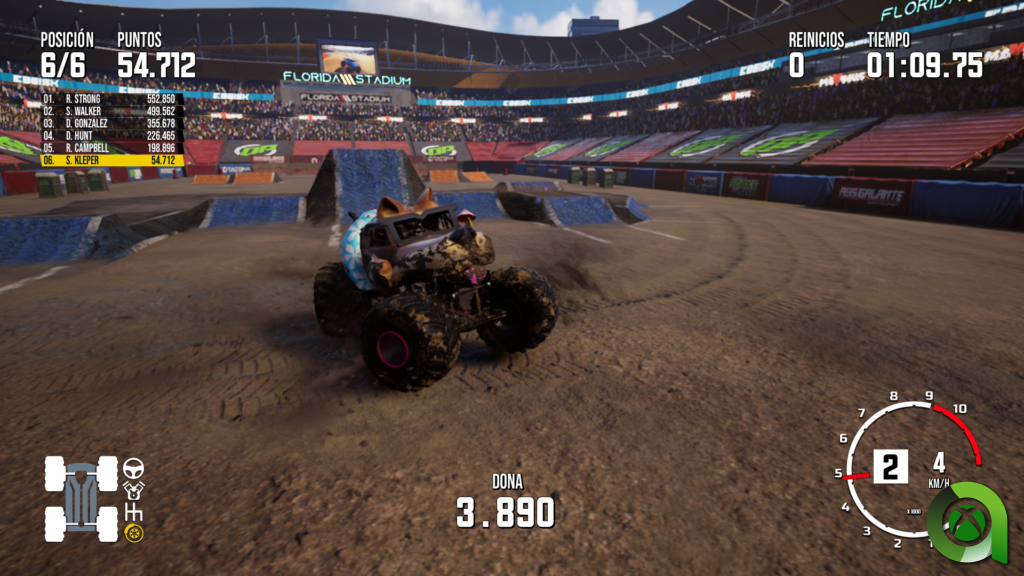Viewport: 1024px width, 576px height.
Task: Click S. Walker's leaderboard row
Action: point(109,111)
